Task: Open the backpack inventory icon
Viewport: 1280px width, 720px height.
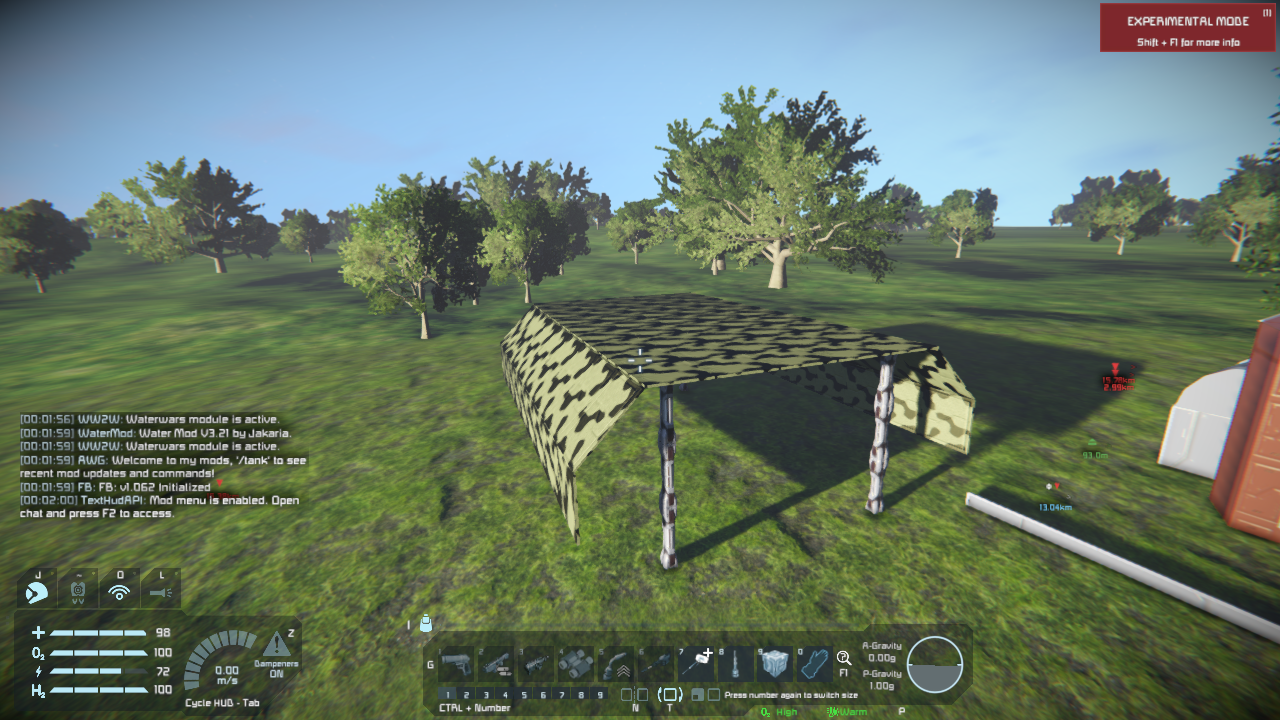Action: (426, 624)
